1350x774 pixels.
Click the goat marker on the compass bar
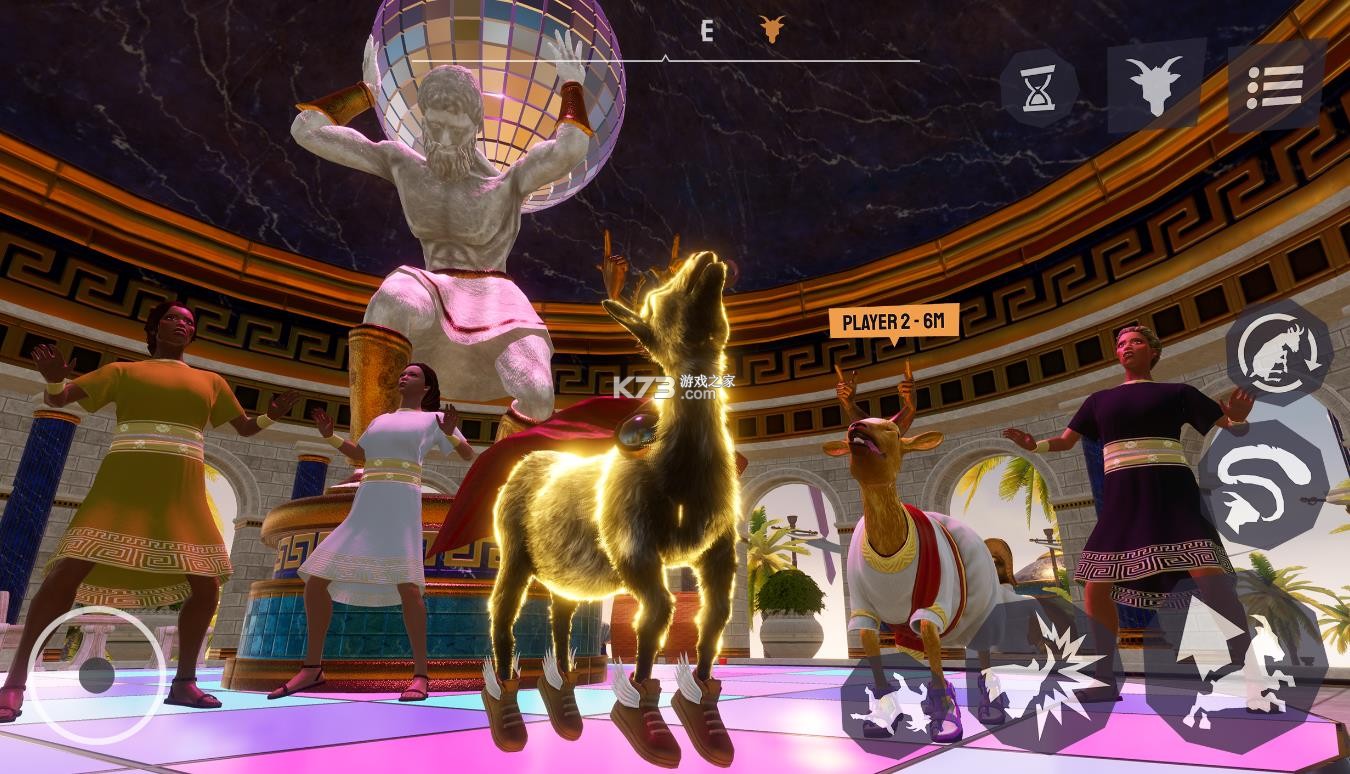click(x=771, y=29)
